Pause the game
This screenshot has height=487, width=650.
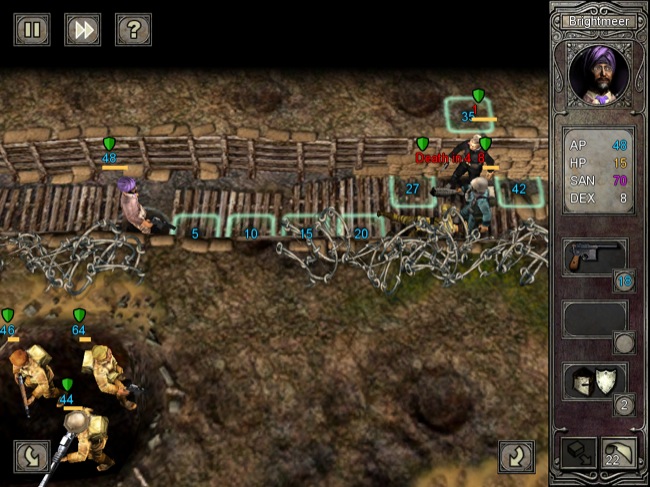[32, 29]
